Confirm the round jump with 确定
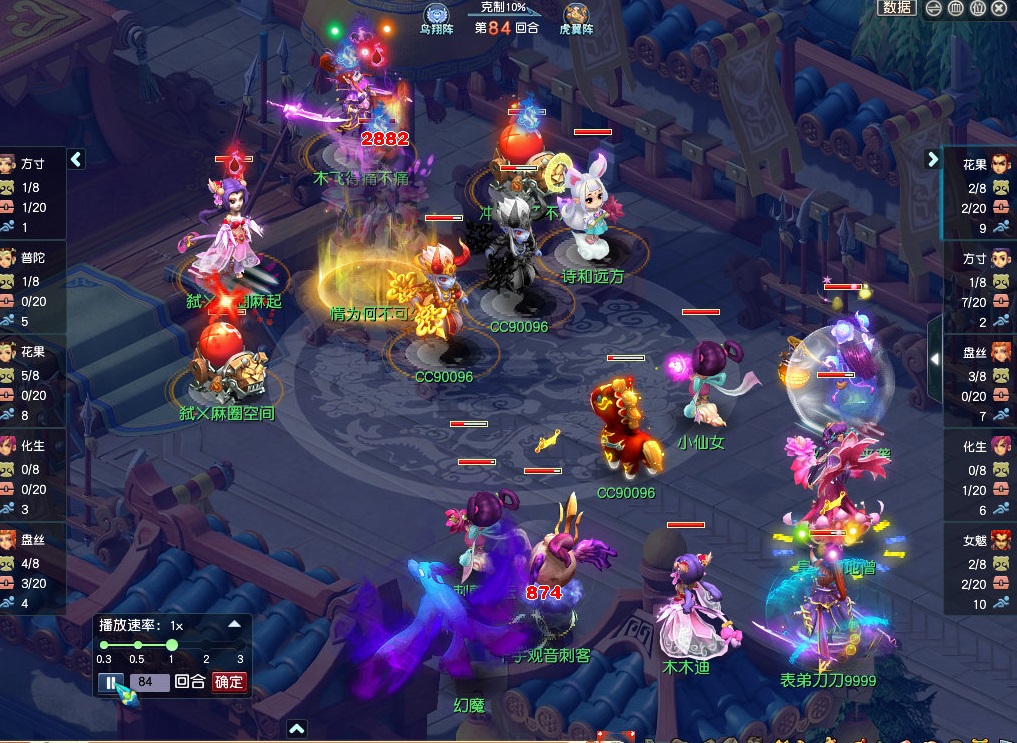The width and height of the screenshot is (1017, 743). coord(229,683)
